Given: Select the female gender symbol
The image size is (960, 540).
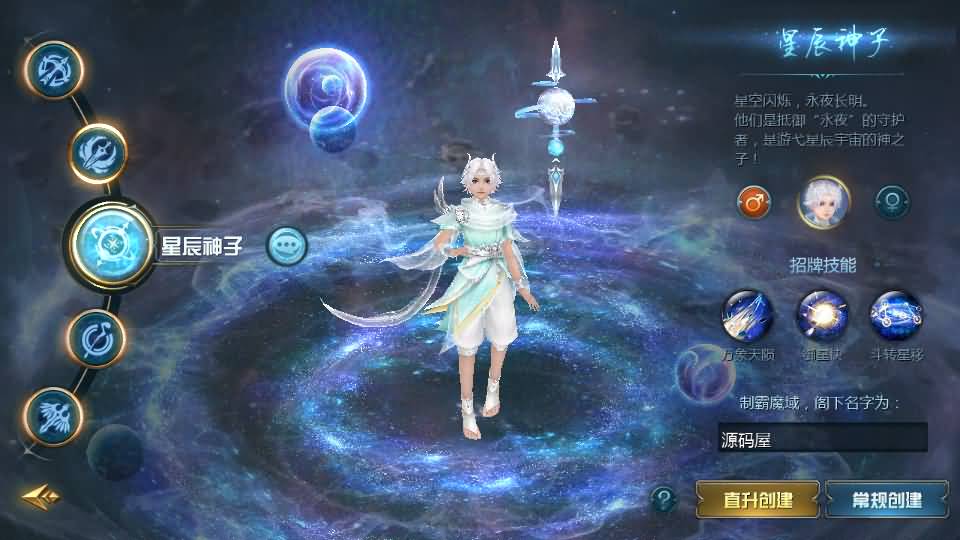Looking at the screenshot, I should click(x=891, y=202).
